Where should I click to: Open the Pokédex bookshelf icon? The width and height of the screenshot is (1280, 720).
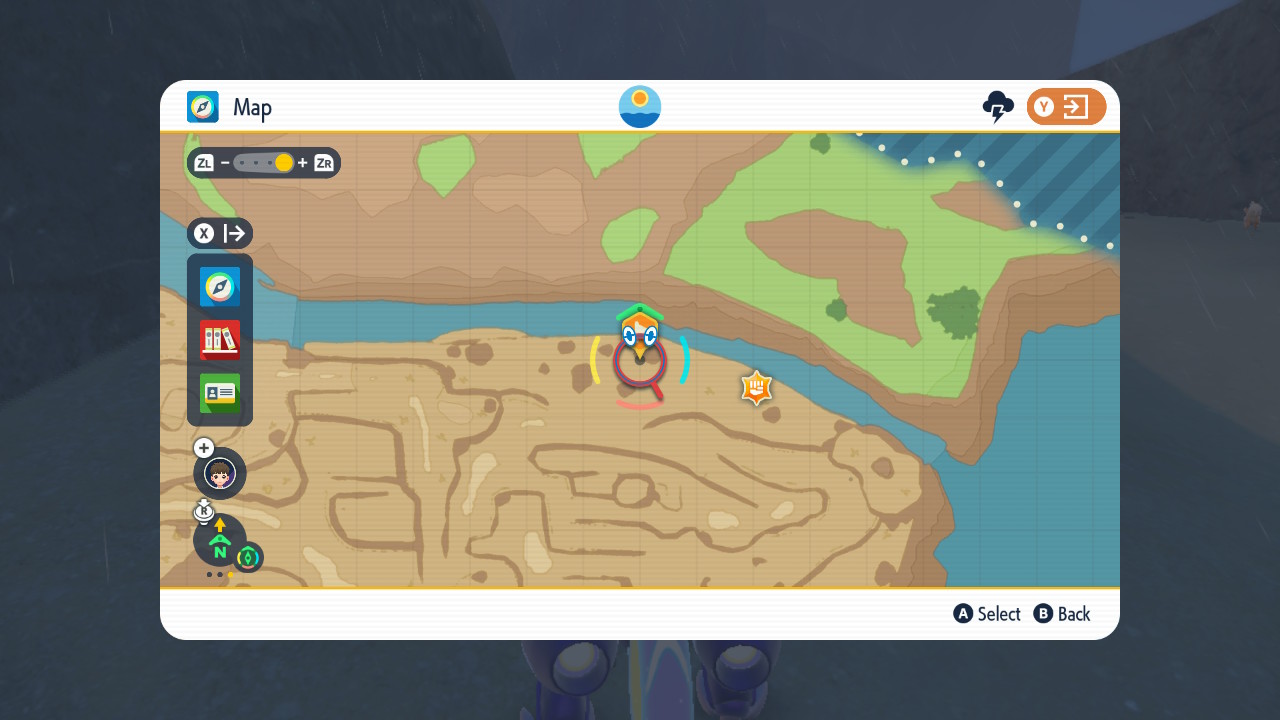pyautogui.click(x=220, y=340)
